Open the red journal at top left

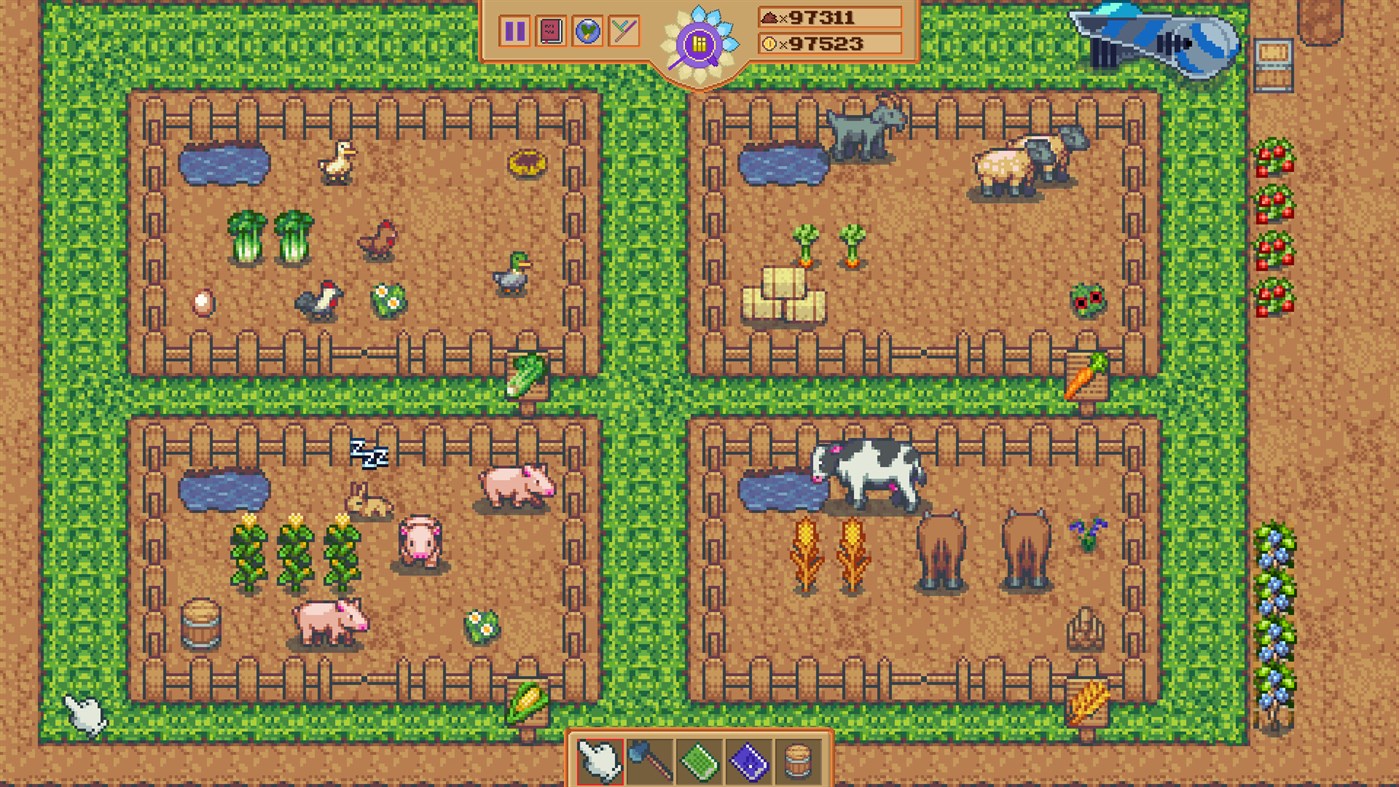[550, 31]
